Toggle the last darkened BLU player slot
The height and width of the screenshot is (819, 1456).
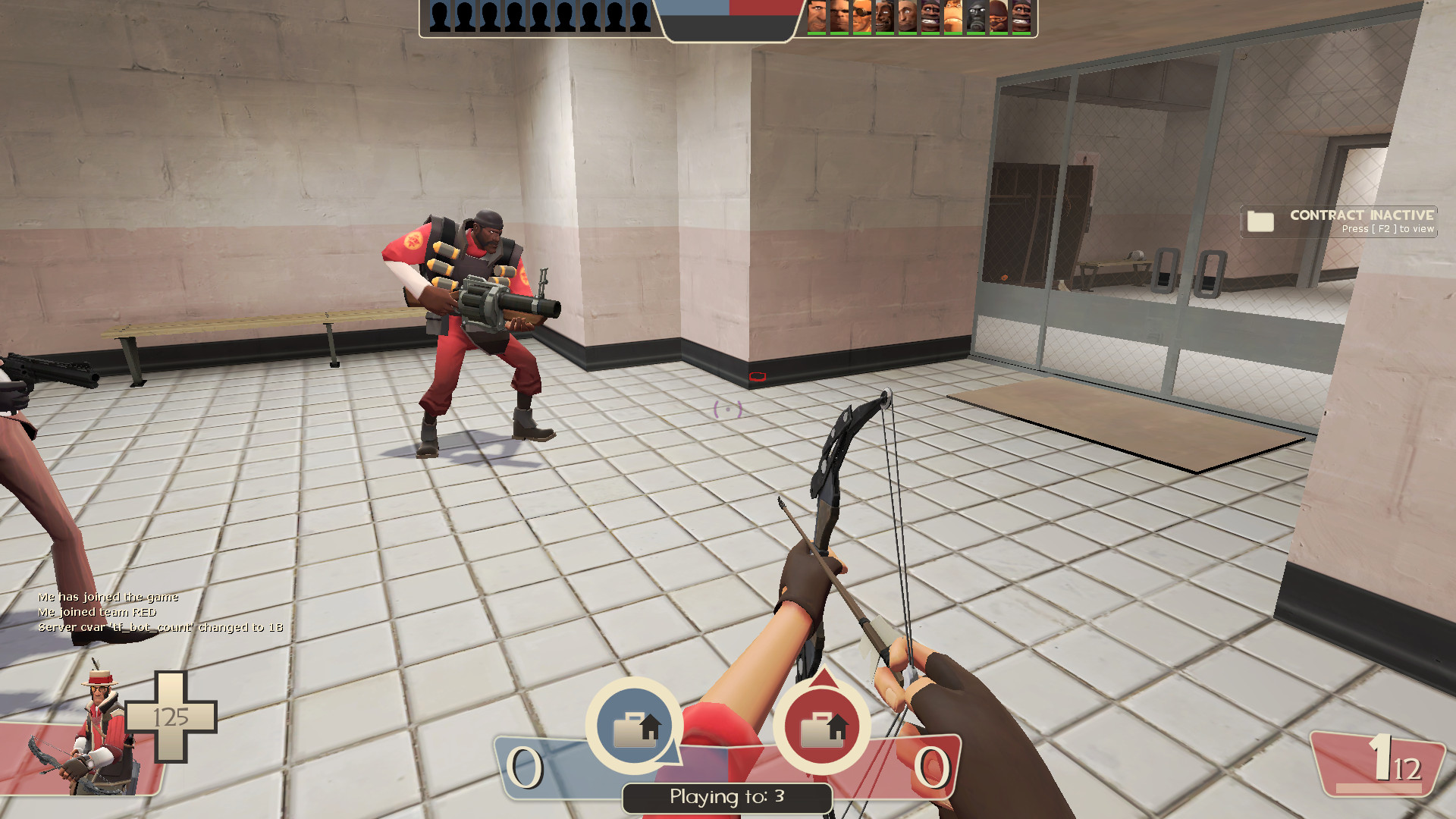tap(641, 15)
